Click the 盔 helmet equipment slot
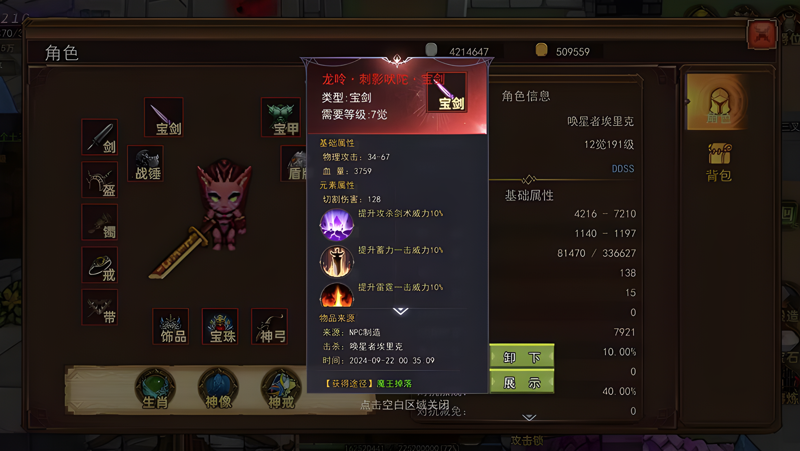Image resolution: width=800 pixels, height=451 pixels. click(100, 179)
